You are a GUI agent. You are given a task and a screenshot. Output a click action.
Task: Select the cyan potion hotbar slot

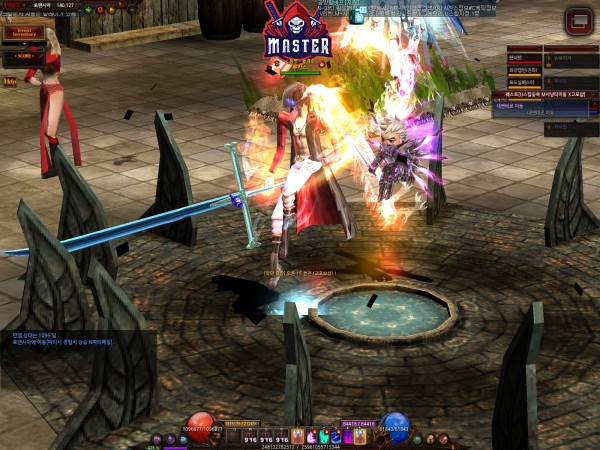click(x=323, y=436)
